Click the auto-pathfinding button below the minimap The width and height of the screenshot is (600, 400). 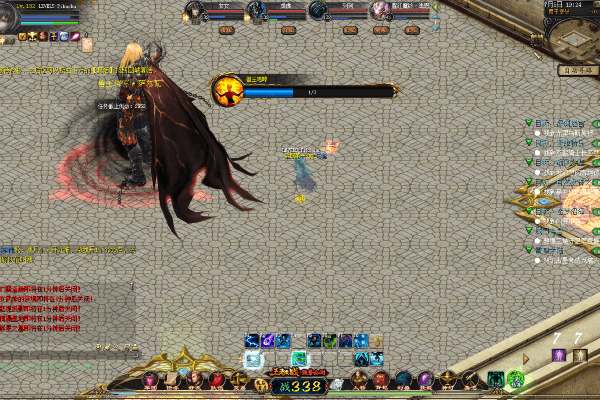(580, 71)
